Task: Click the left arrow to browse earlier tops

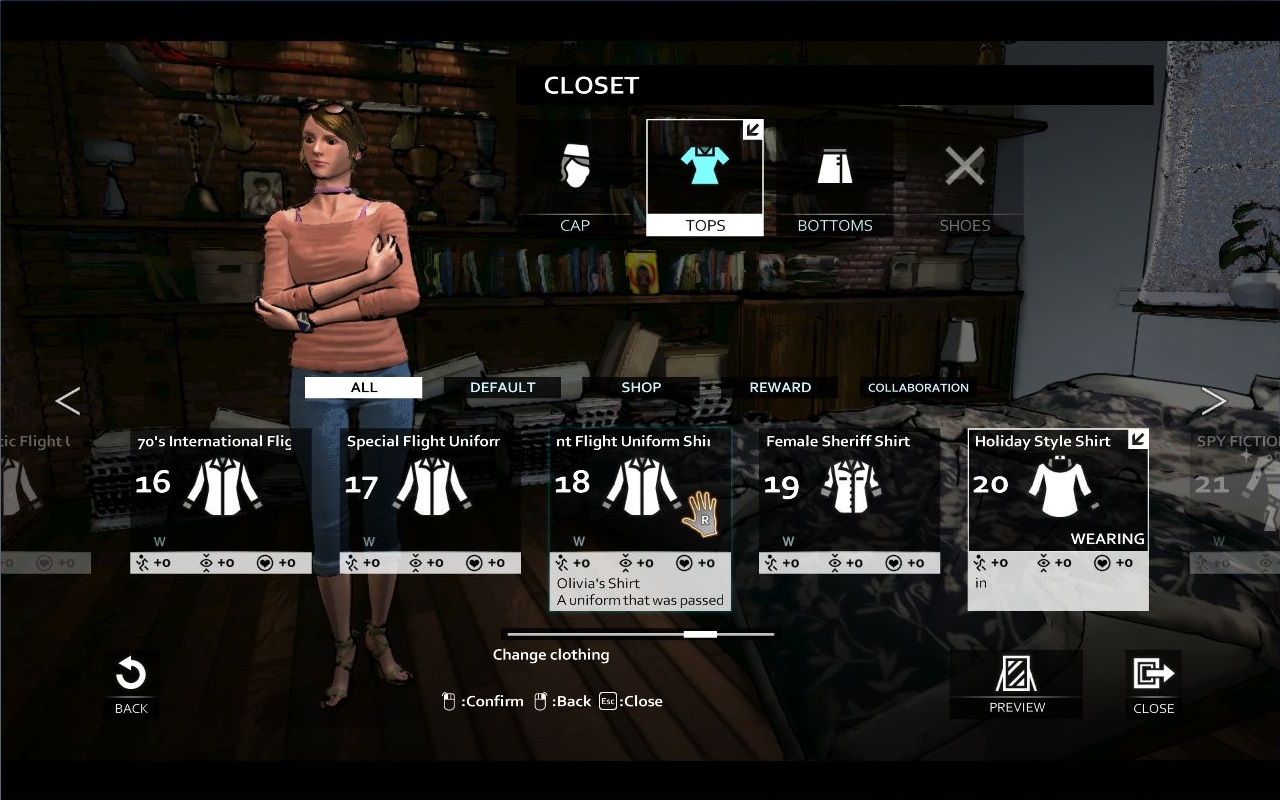Action: coord(67,401)
